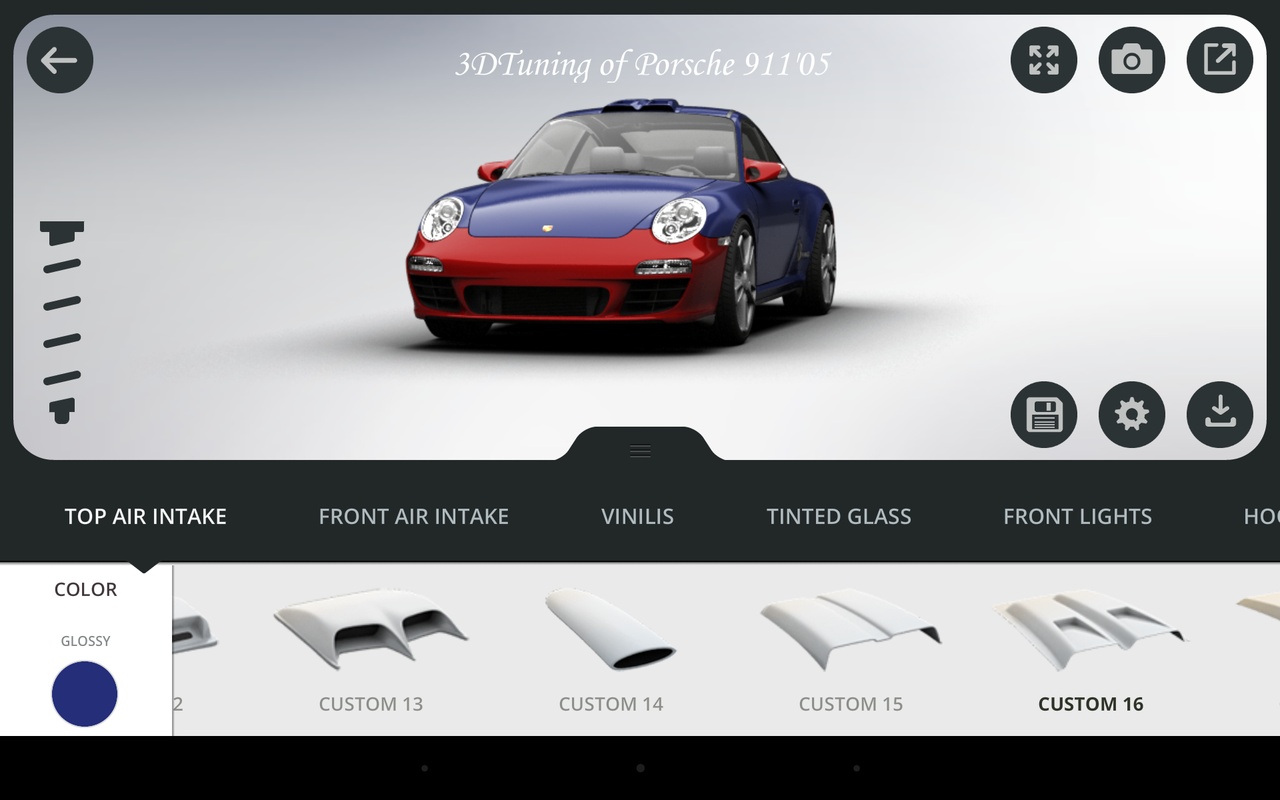Viewport: 1280px width, 800px height.
Task: Open the share/export icon button
Action: pos(1220,60)
